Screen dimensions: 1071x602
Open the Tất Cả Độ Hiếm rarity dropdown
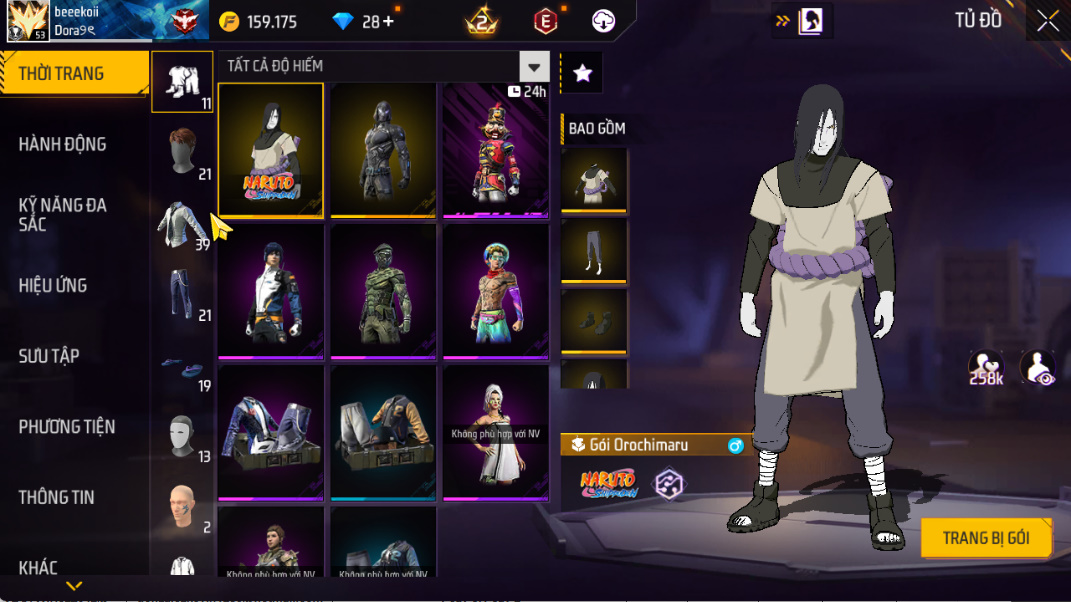pyautogui.click(x=535, y=67)
